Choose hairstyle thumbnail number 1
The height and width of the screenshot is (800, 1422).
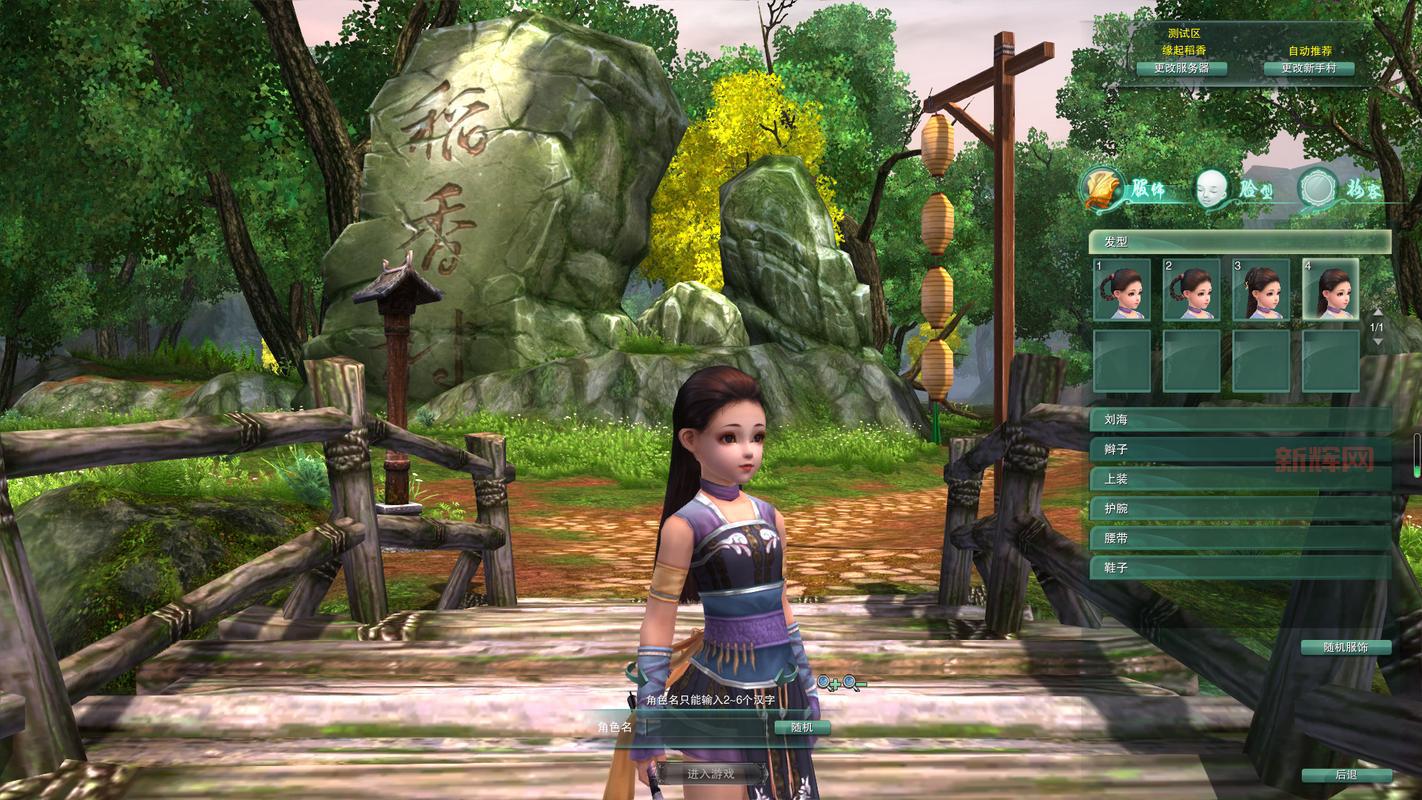tap(1121, 289)
